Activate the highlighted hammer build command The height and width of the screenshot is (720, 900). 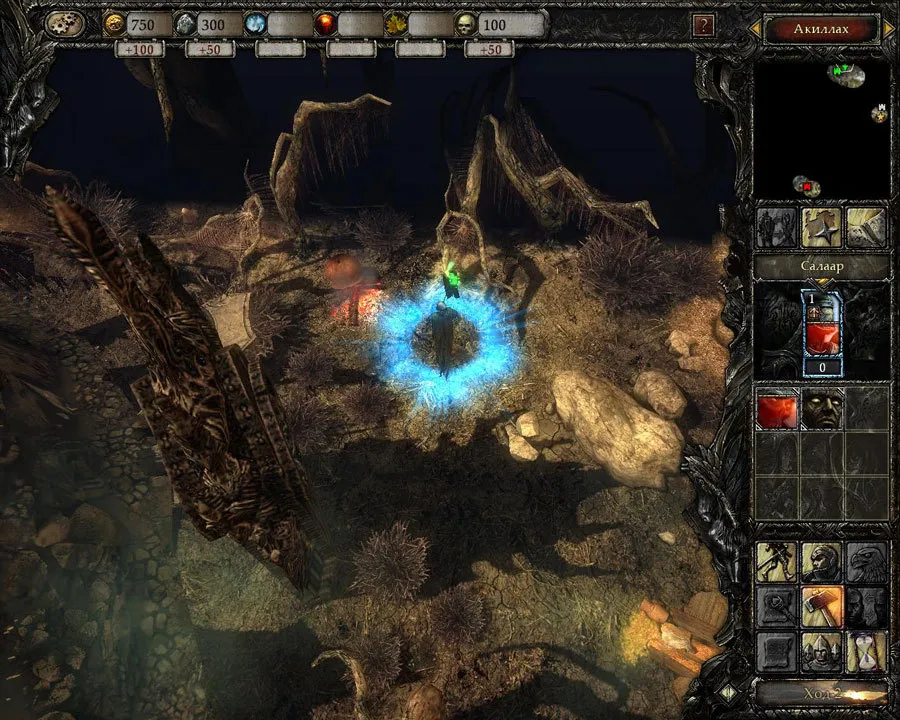pos(821,607)
